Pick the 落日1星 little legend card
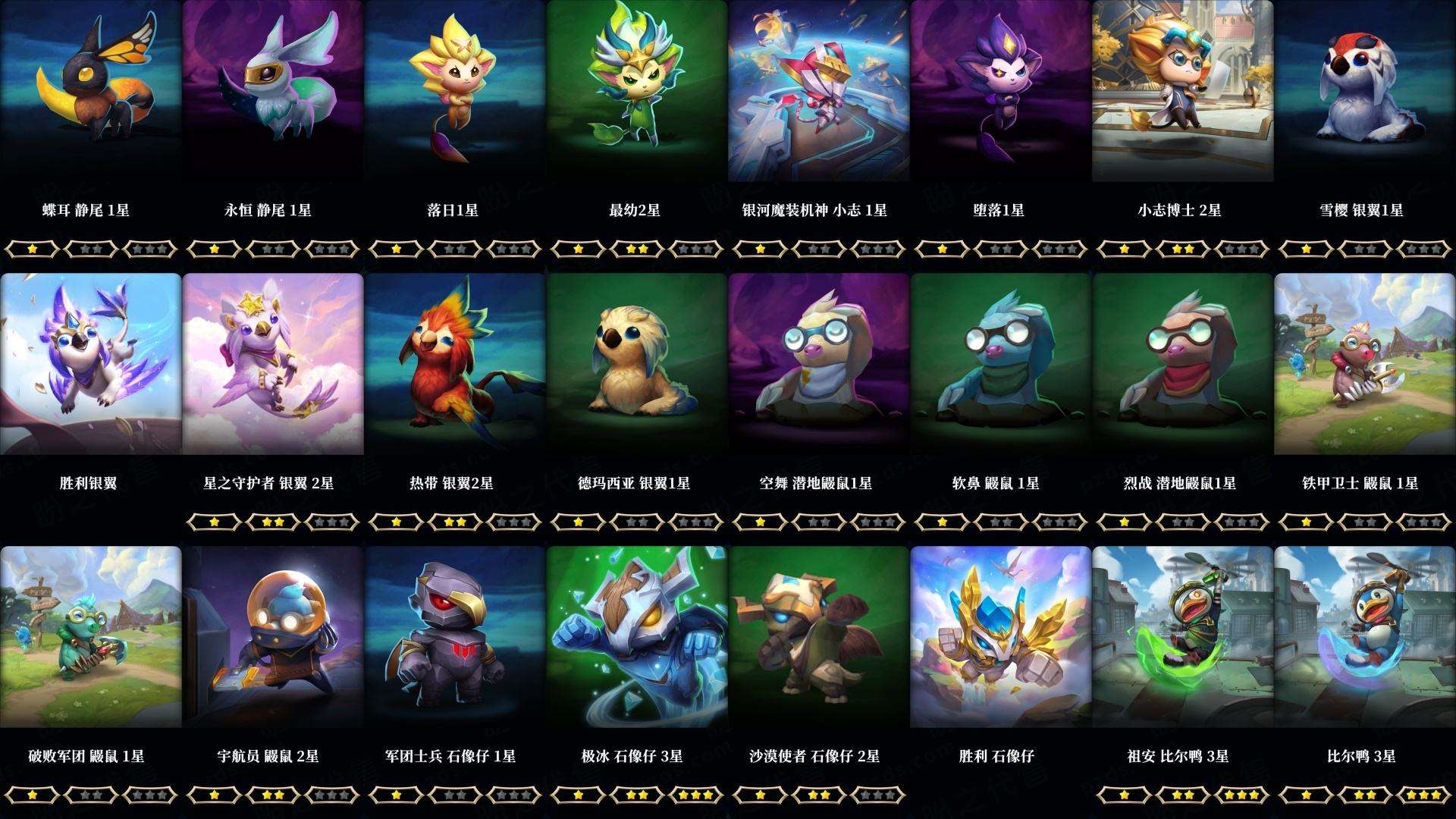 tap(455, 91)
